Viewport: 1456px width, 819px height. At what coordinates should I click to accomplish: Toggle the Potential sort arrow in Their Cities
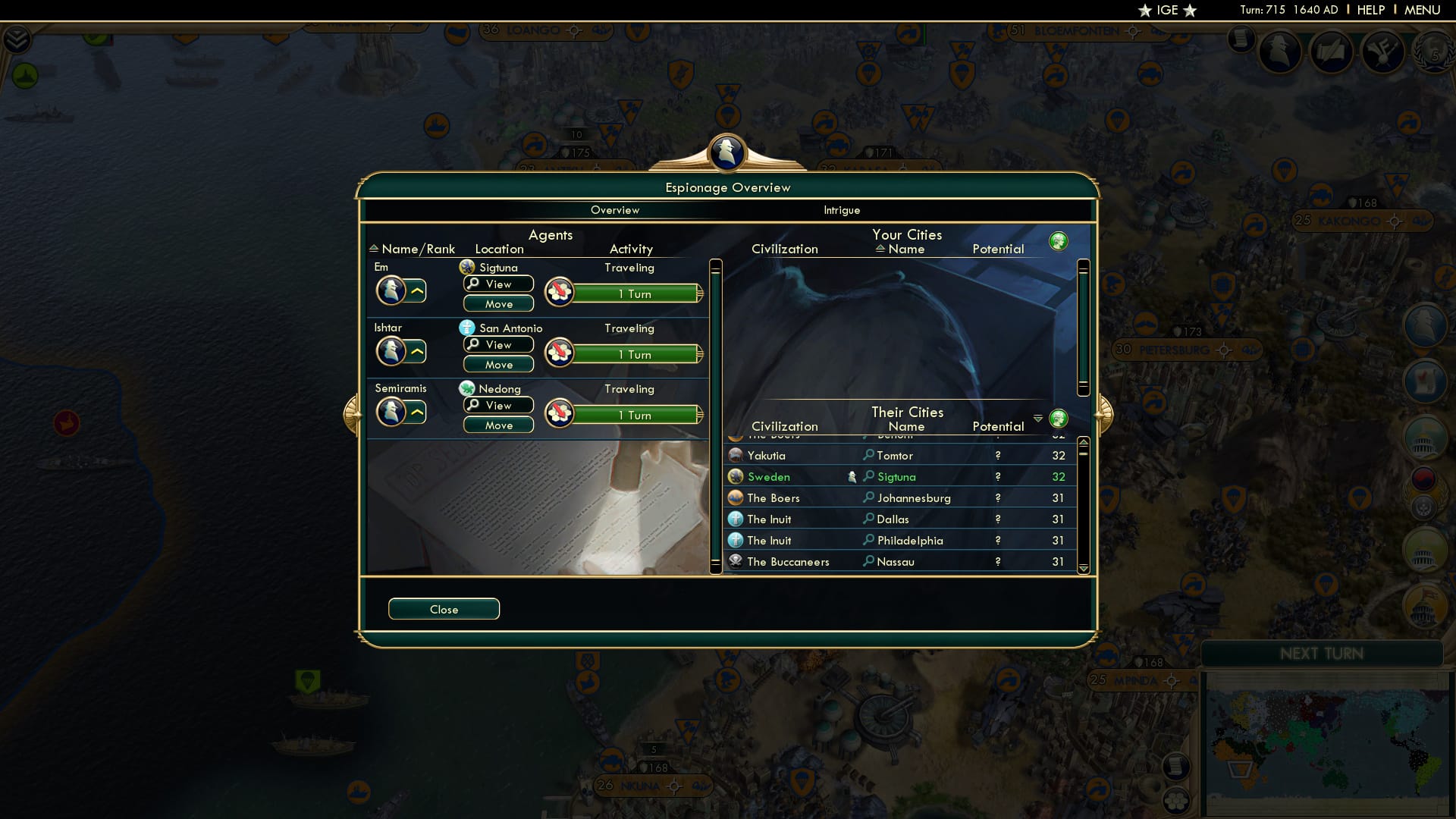coord(1038,418)
